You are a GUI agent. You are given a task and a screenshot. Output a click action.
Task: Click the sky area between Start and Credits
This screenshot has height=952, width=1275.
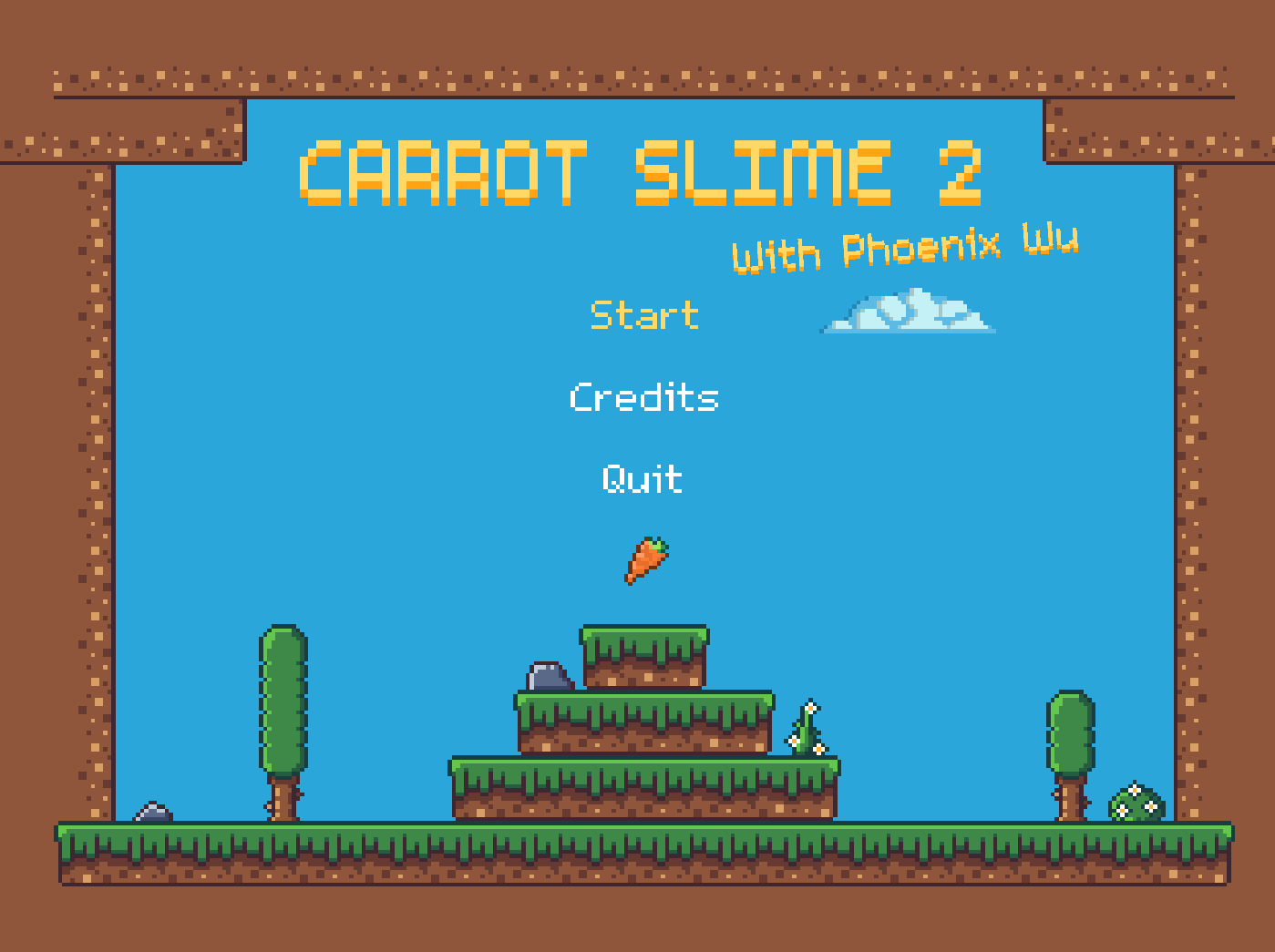click(643, 355)
